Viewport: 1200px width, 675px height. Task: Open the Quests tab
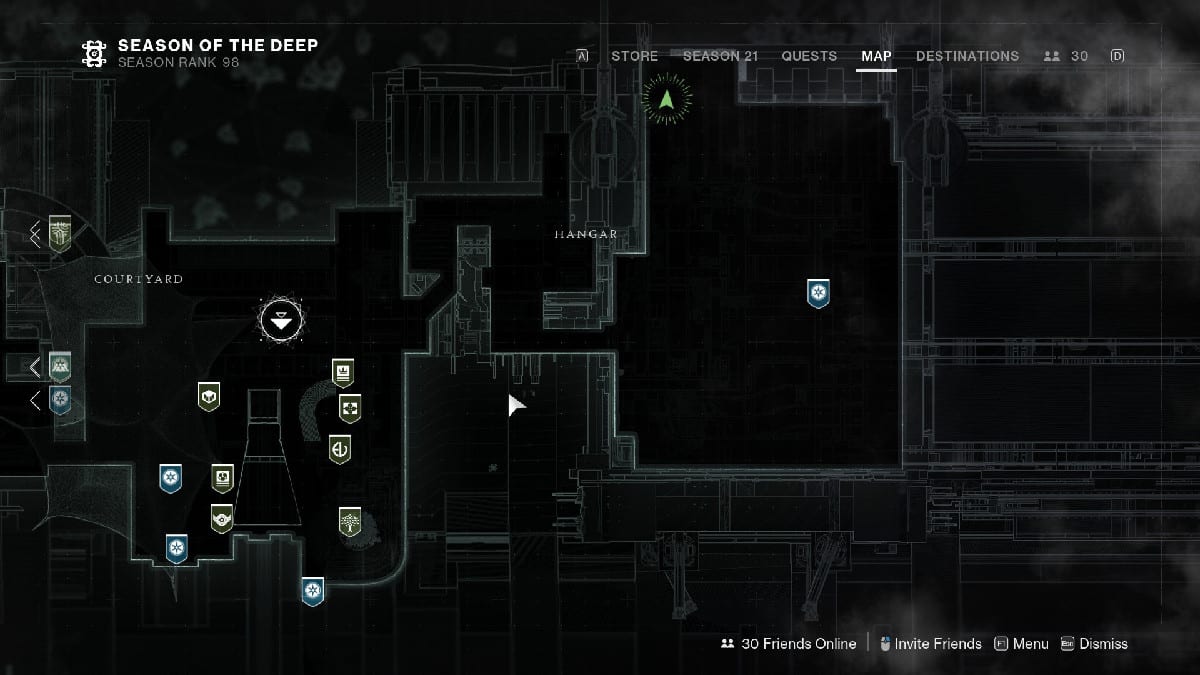(809, 56)
